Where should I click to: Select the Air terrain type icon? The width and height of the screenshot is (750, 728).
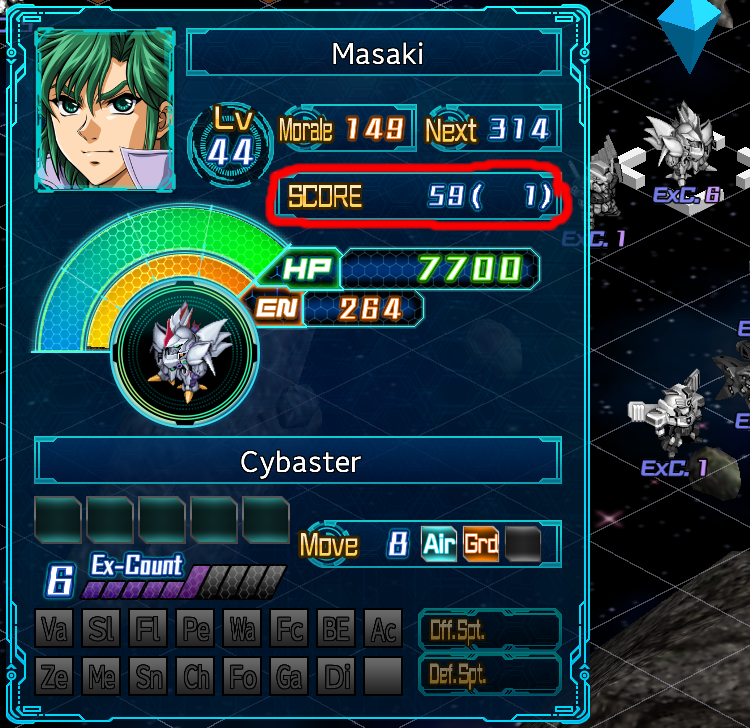pos(439,544)
